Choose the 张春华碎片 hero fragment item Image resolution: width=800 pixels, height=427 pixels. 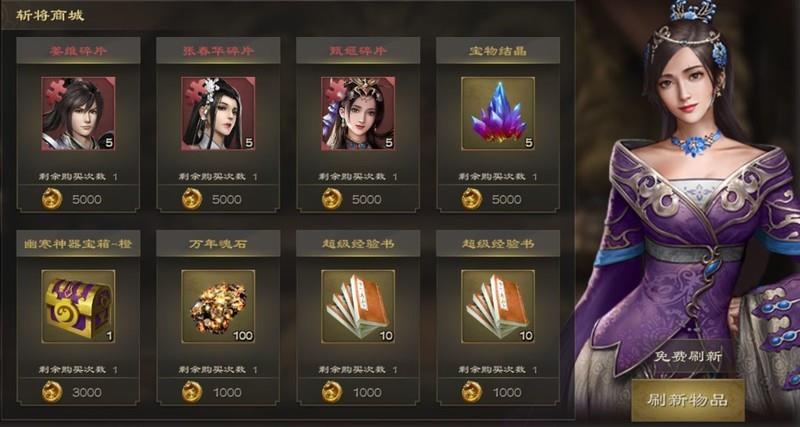click(x=218, y=114)
